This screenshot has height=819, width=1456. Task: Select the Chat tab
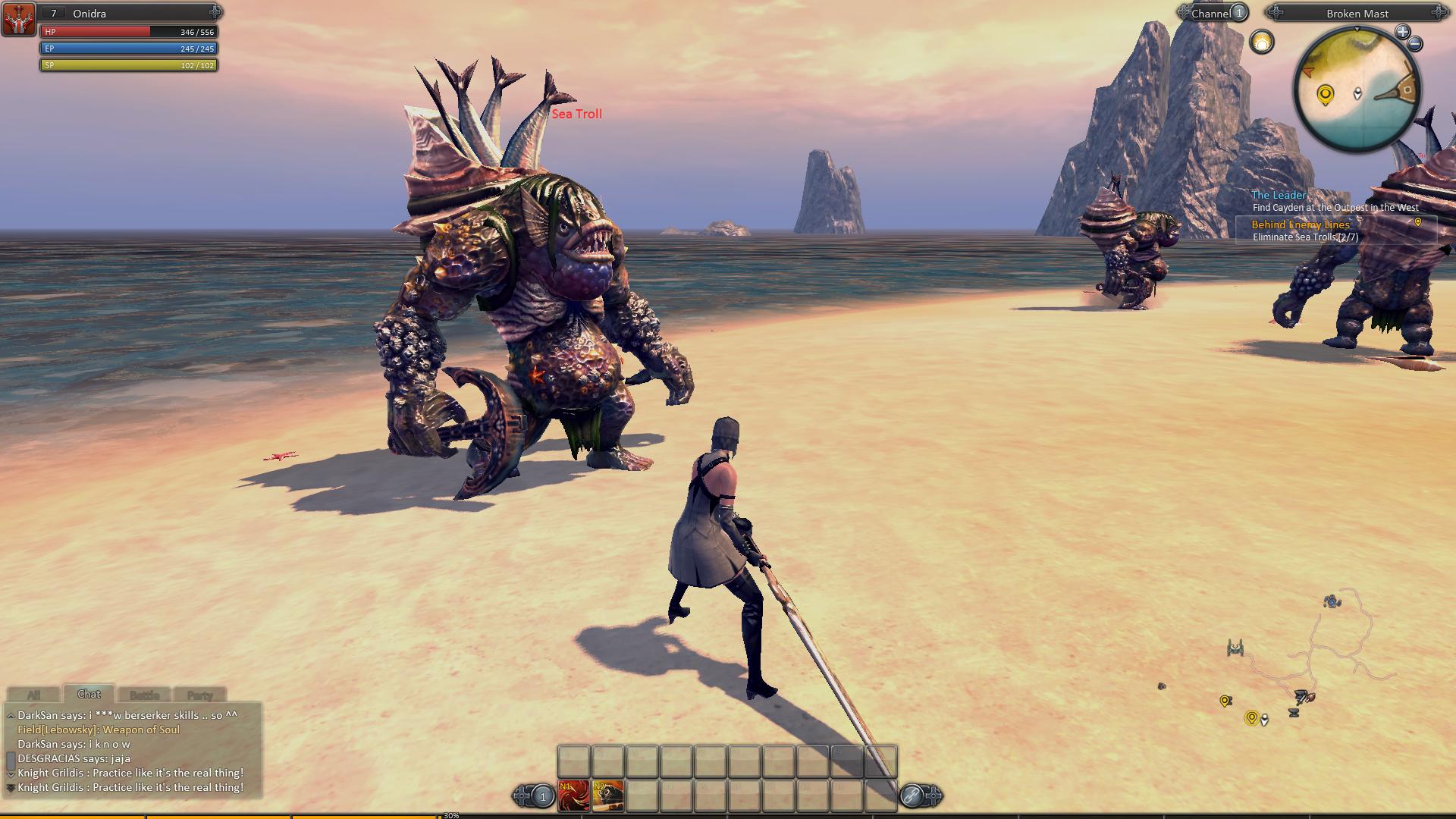(89, 694)
